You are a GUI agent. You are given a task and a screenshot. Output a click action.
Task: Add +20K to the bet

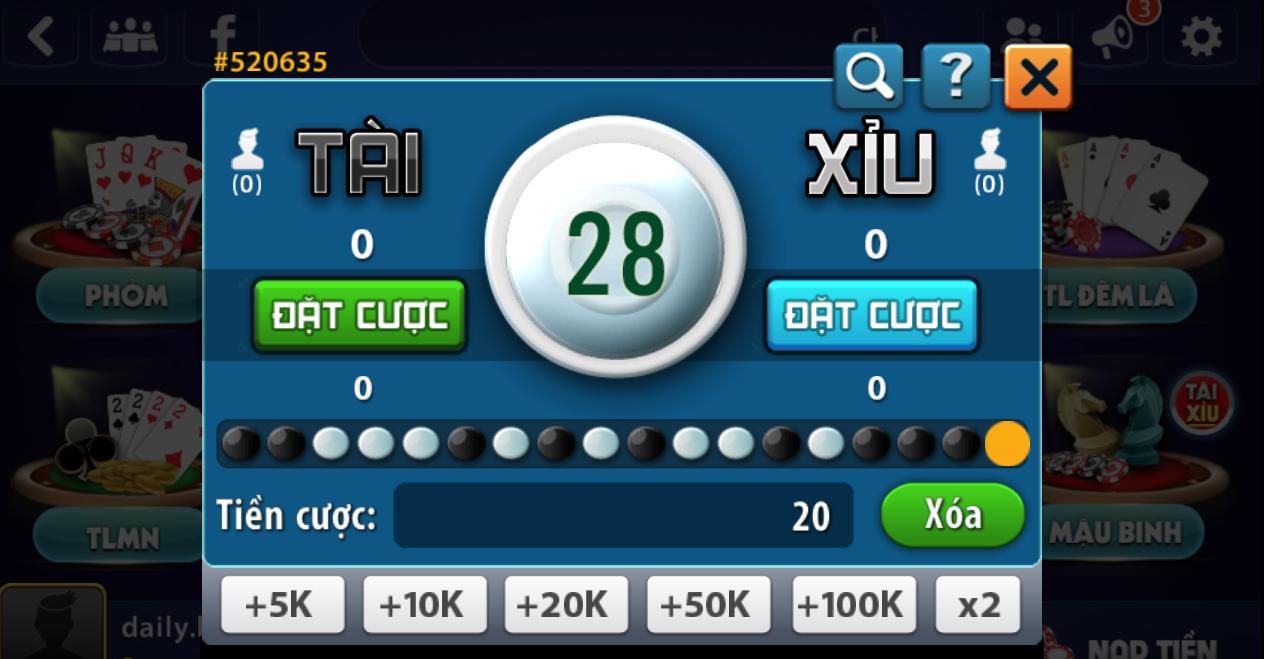[566, 604]
